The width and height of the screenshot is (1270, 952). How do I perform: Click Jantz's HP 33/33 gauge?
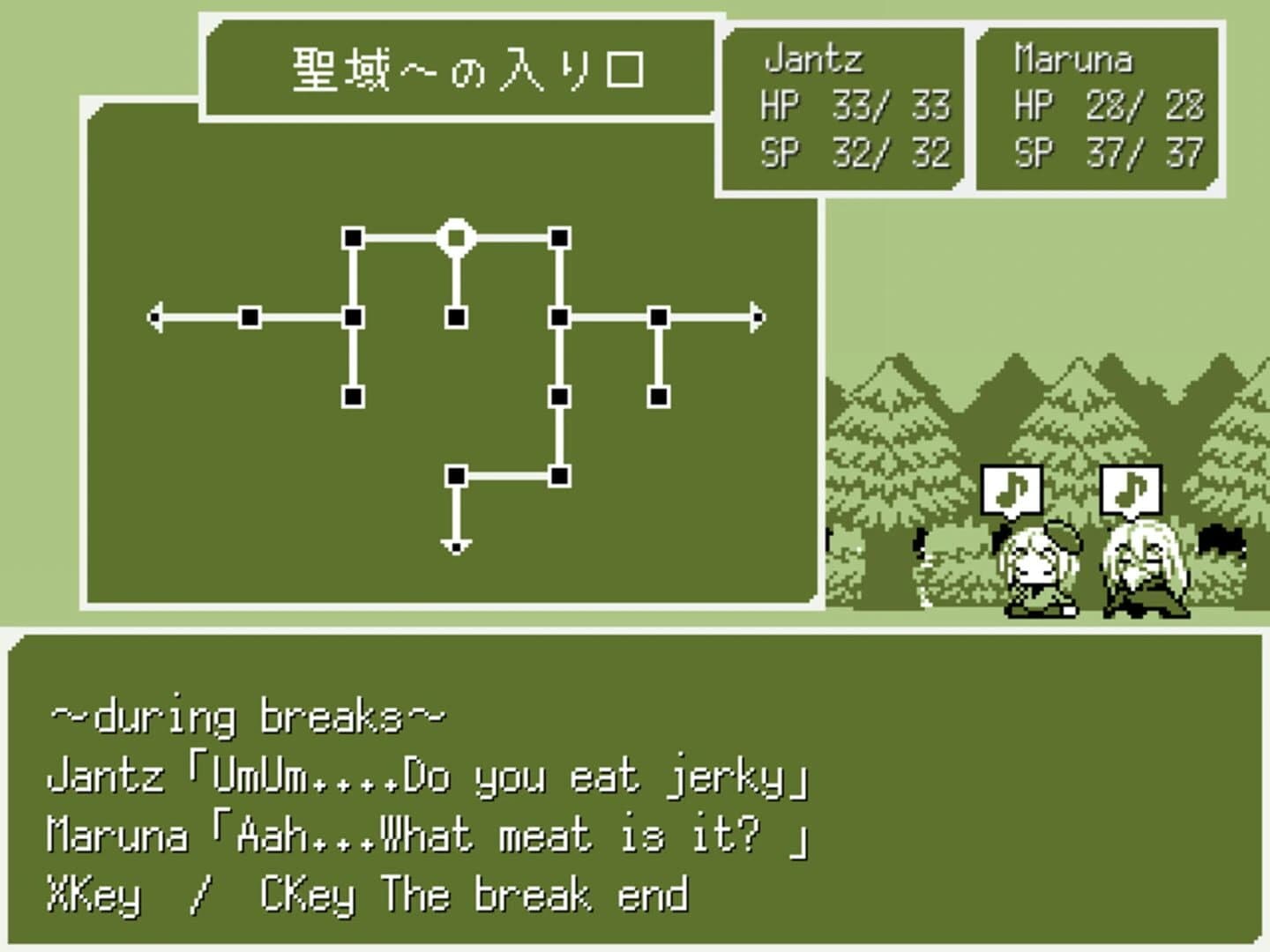(x=860, y=107)
